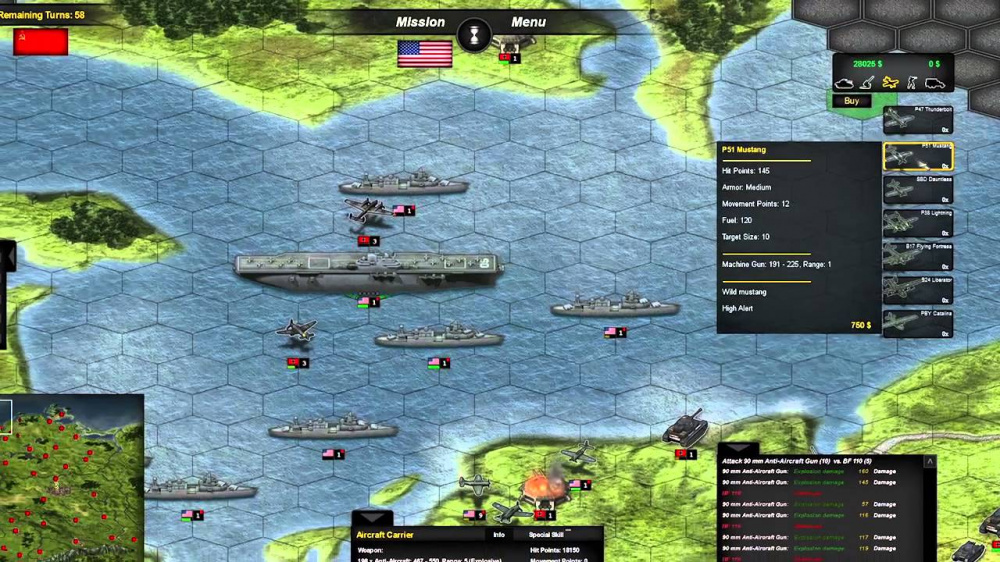Screen dimensions: 1000x562
Task: Select the P47 Thunderbolt shop entry
Action: tap(917, 121)
